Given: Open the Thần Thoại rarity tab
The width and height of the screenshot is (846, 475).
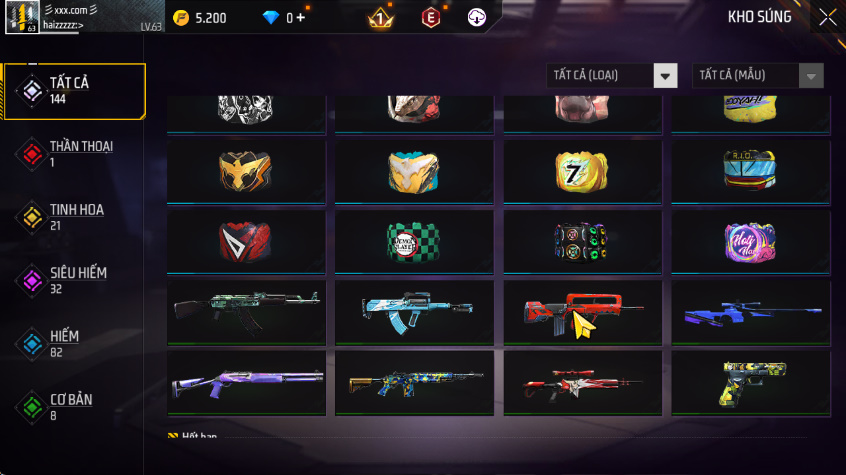Looking at the screenshot, I should [74, 154].
